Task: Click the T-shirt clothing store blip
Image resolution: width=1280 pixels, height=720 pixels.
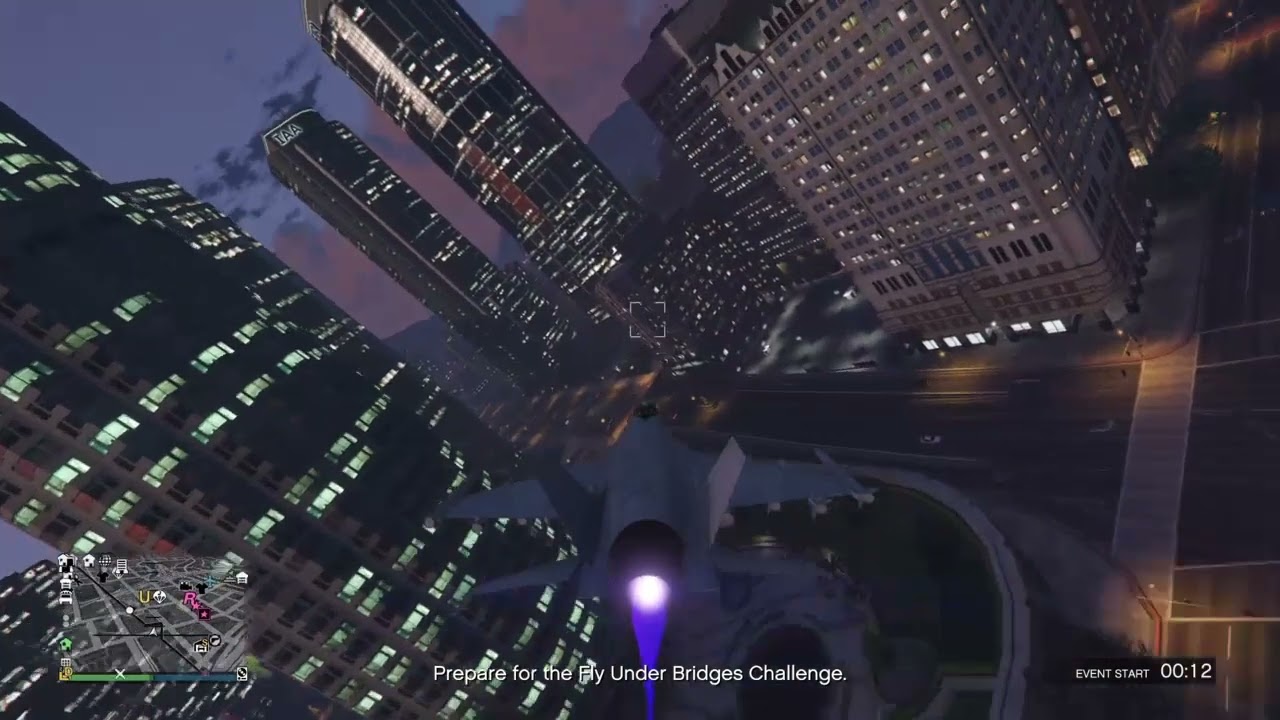Action: pyautogui.click(x=201, y=589)
